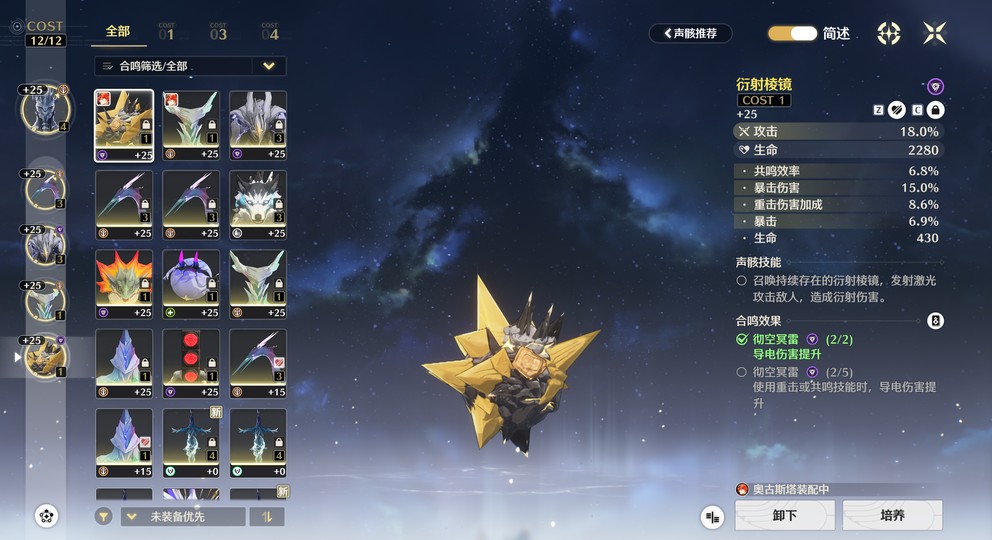Click the 卸下 unequip button

tap(785, 515)
